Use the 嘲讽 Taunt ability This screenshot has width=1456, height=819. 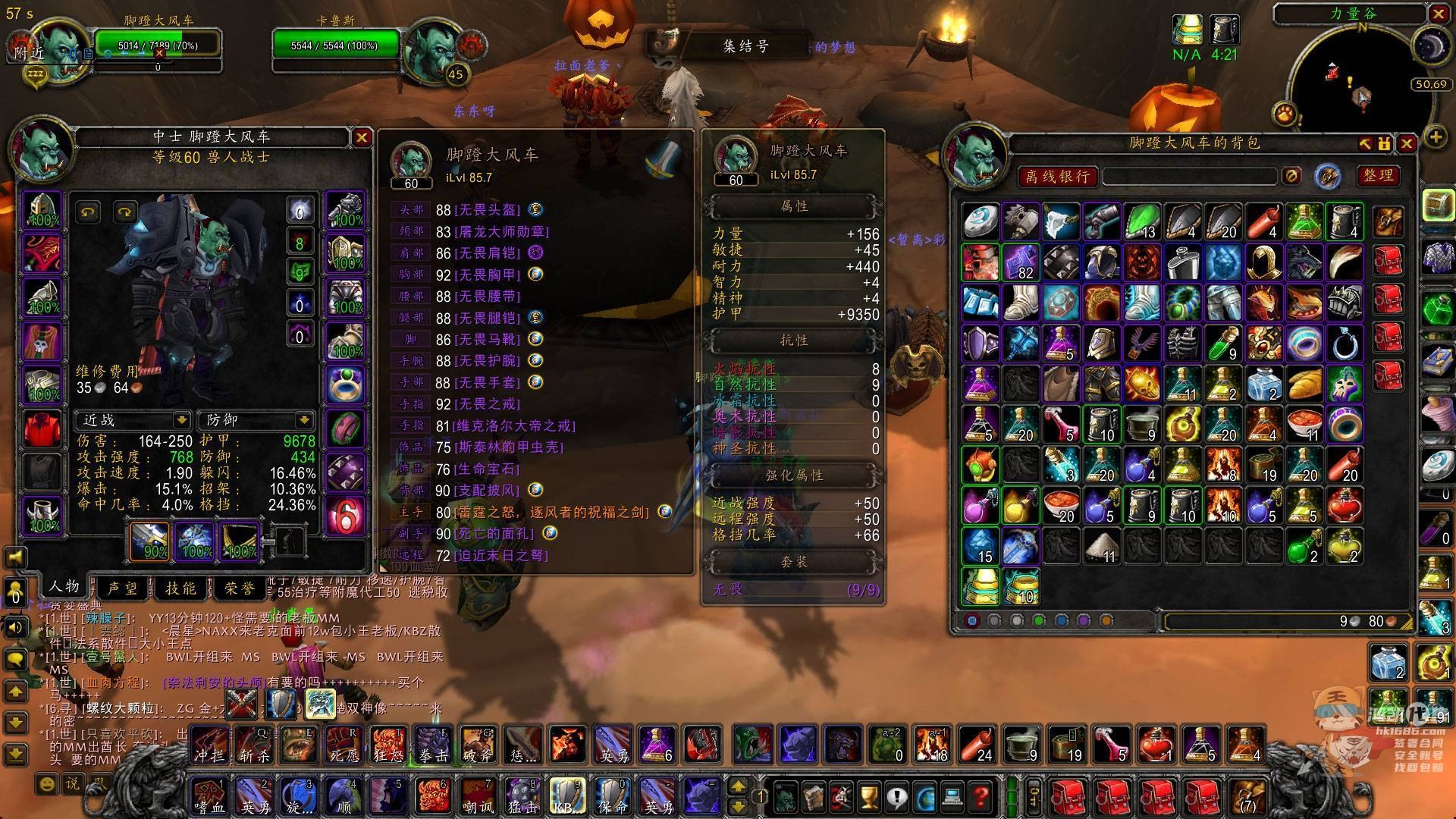pos(478,796)
